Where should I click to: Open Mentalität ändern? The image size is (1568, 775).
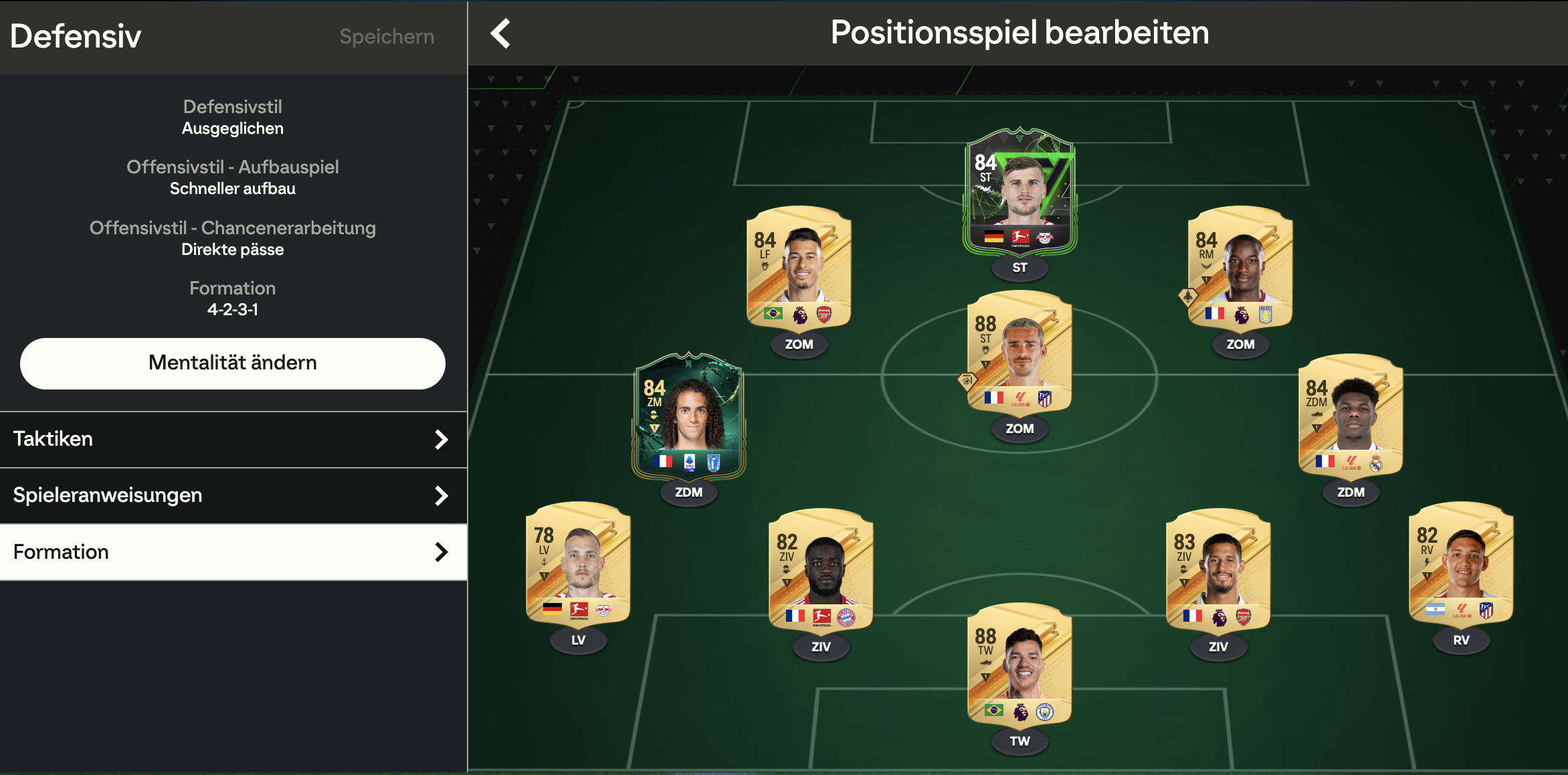coord(232,363)
